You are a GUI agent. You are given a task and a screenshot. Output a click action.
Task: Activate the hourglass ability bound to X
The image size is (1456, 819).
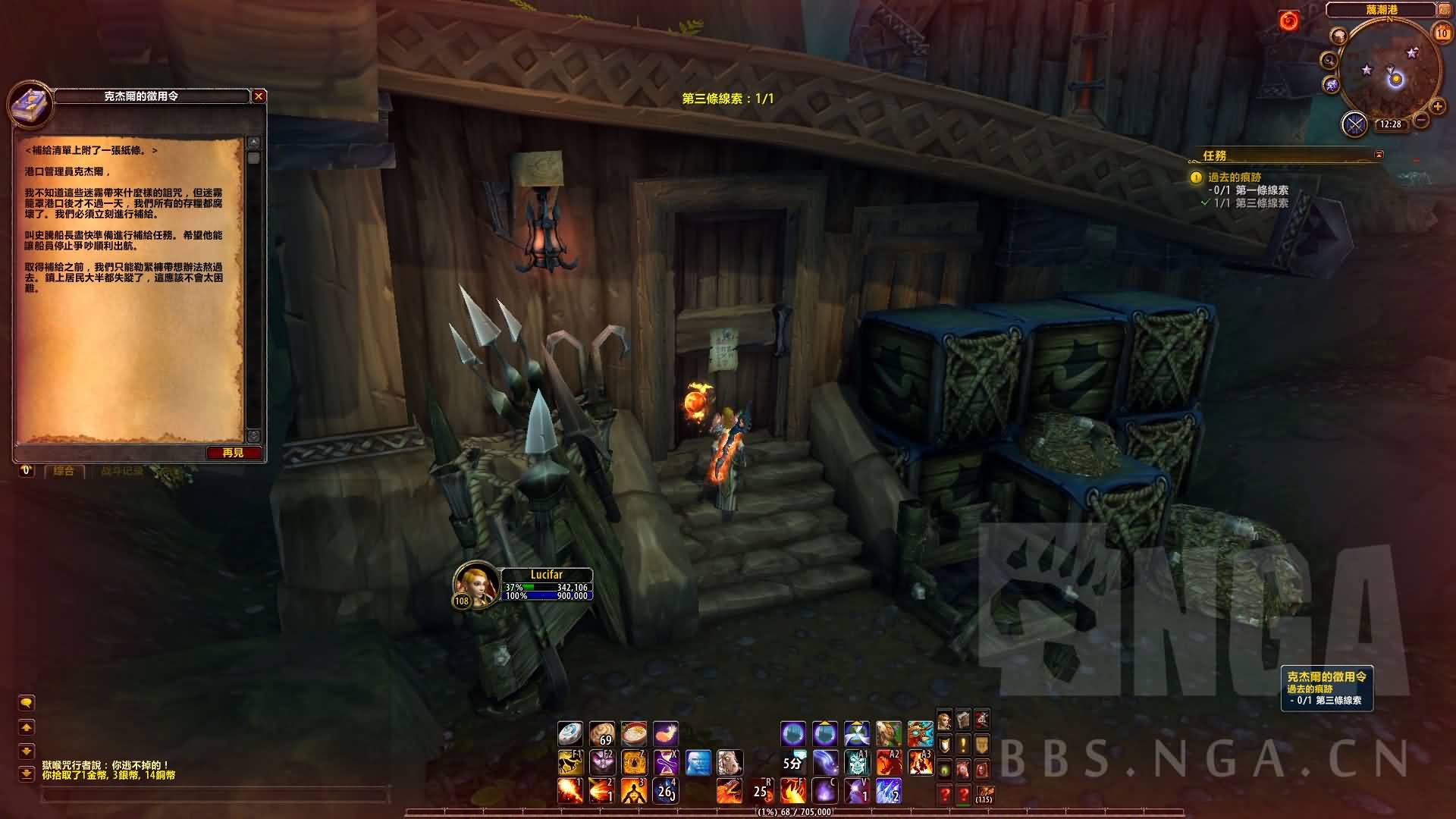(x=666, y=761)
